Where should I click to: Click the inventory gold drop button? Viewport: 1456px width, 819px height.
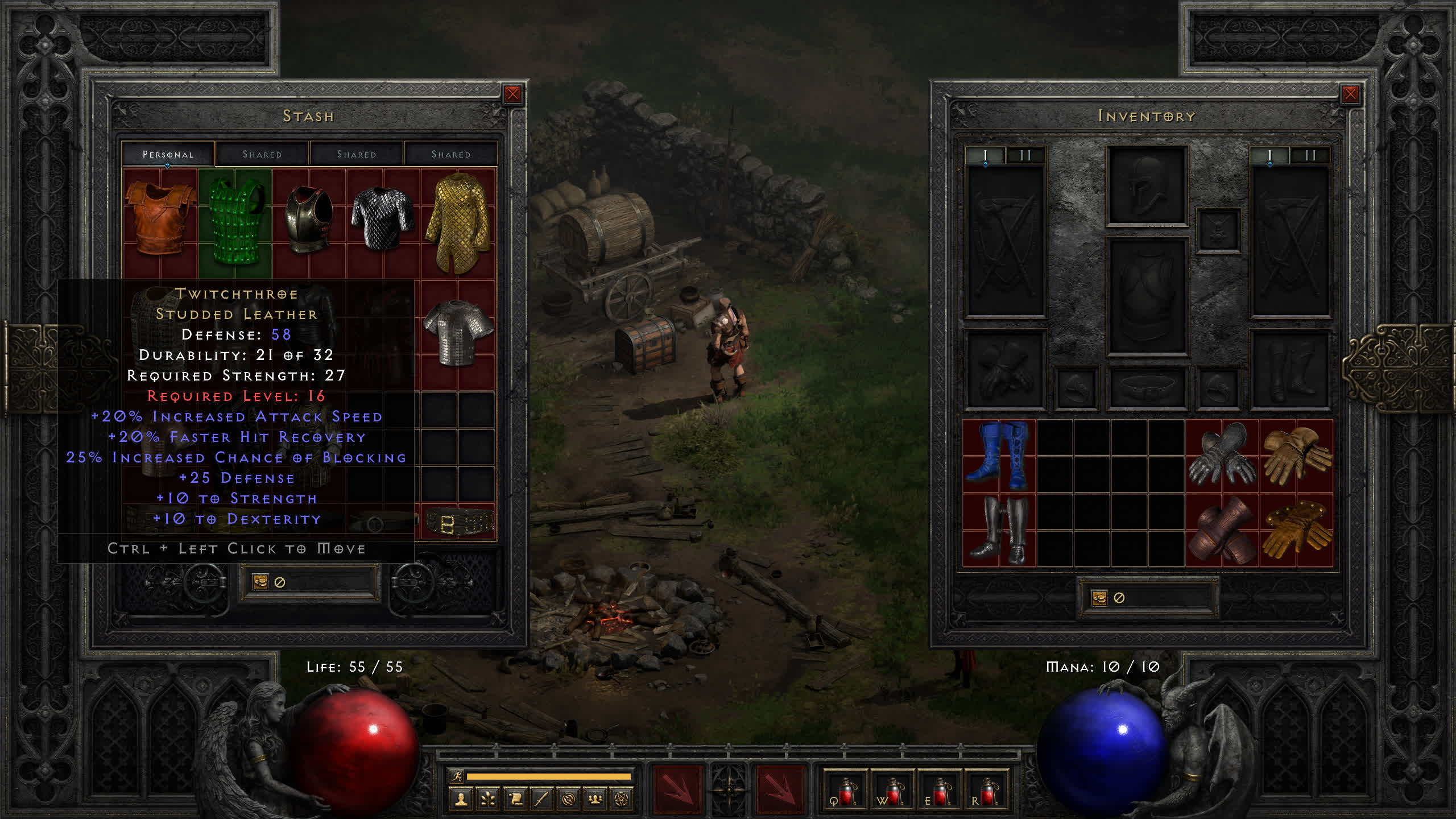click(1099, 598)
